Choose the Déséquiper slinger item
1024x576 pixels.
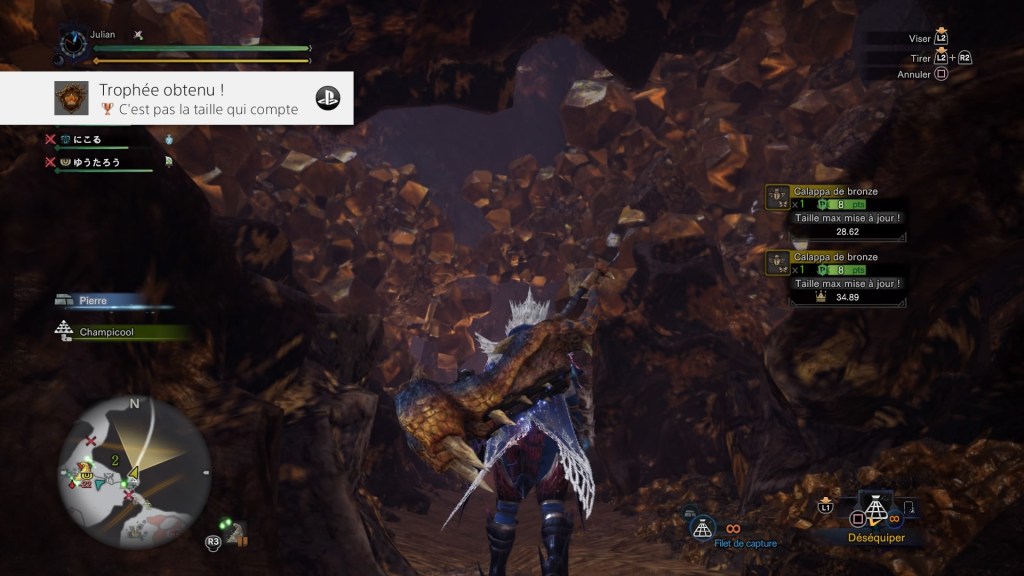876,513
